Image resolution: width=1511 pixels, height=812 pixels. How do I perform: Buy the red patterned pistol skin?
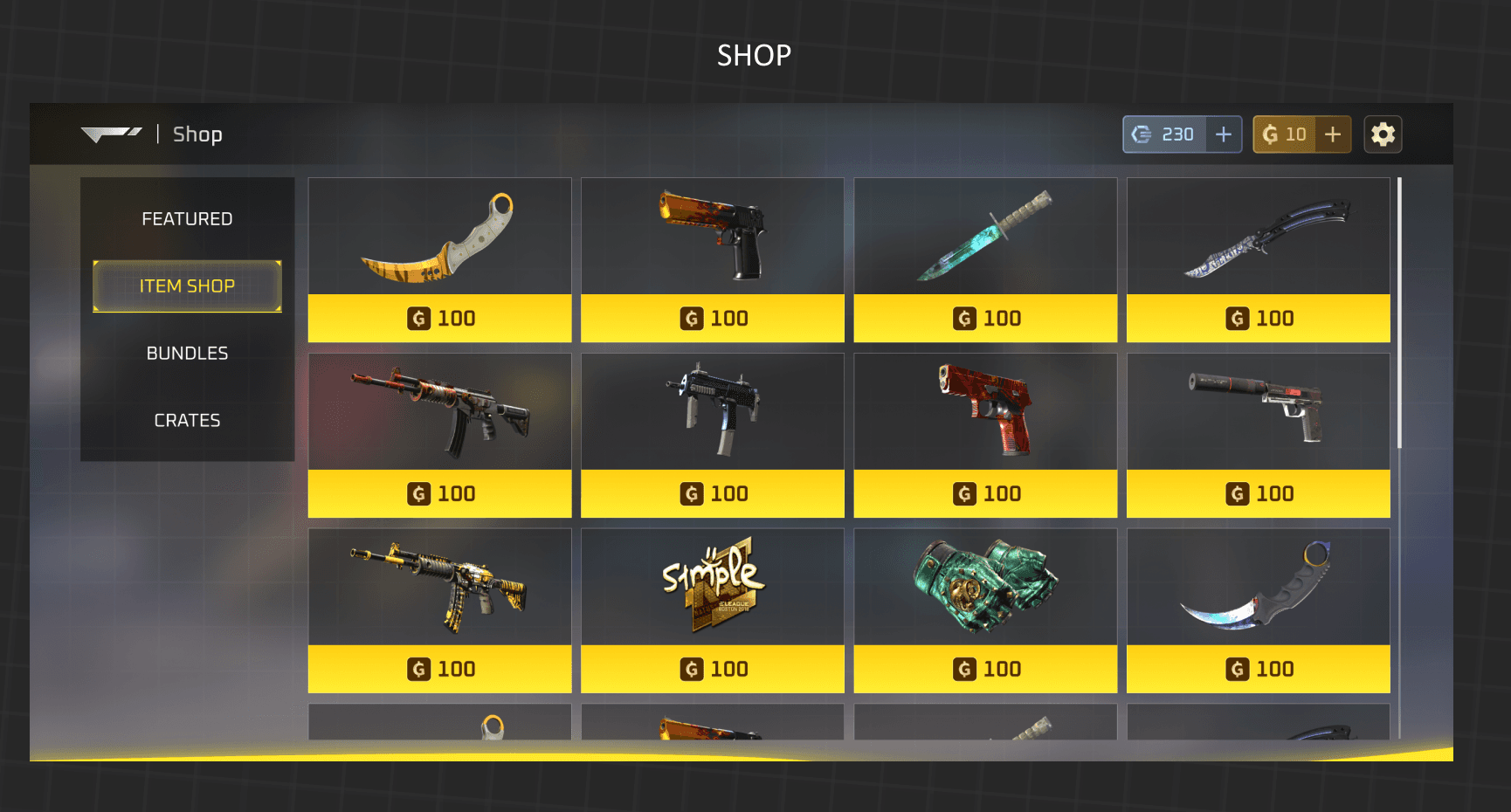[x=985, y=435]
